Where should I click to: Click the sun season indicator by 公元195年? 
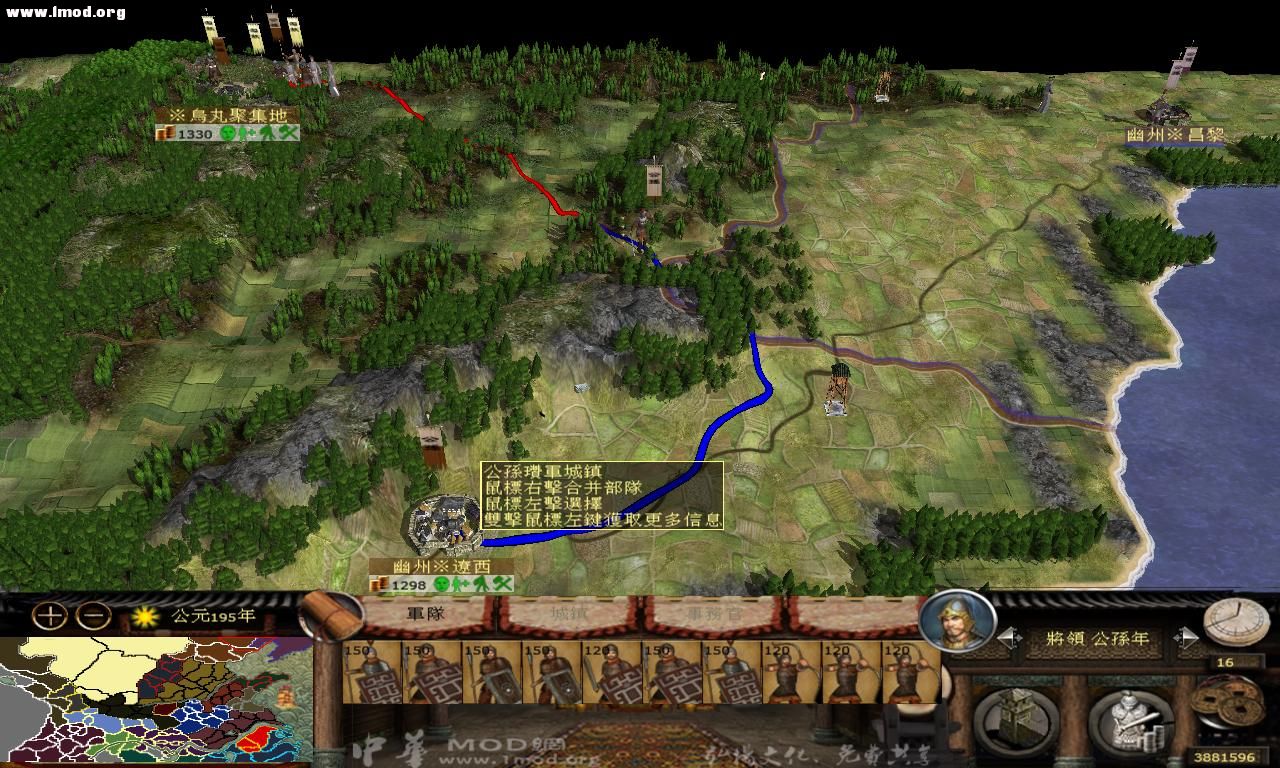pos(143,618)
